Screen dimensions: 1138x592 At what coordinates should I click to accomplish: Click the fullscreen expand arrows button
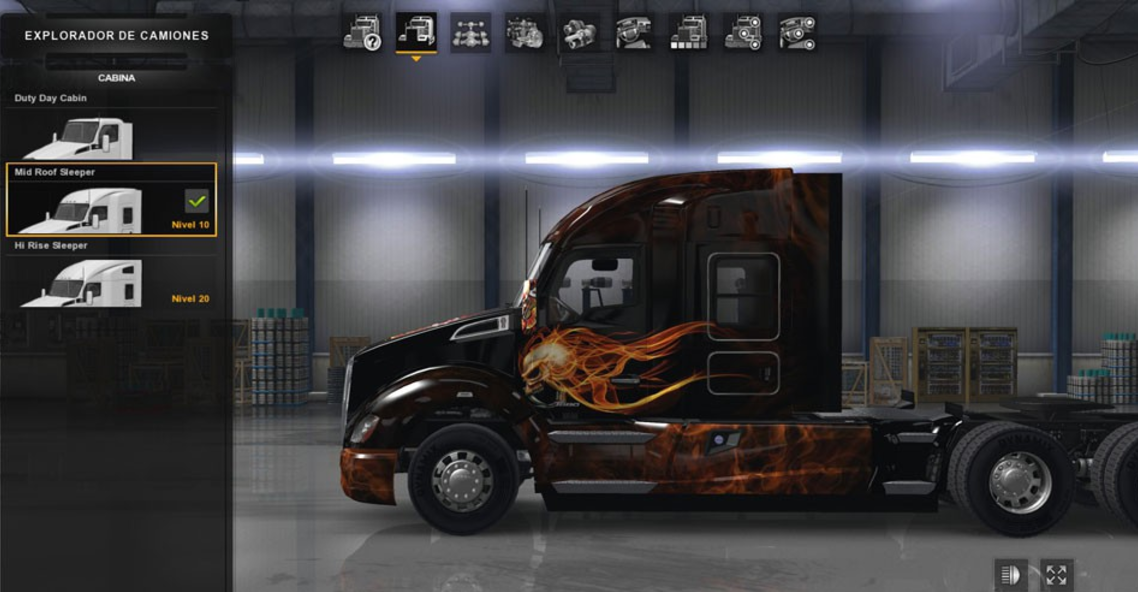(1056, 574)
